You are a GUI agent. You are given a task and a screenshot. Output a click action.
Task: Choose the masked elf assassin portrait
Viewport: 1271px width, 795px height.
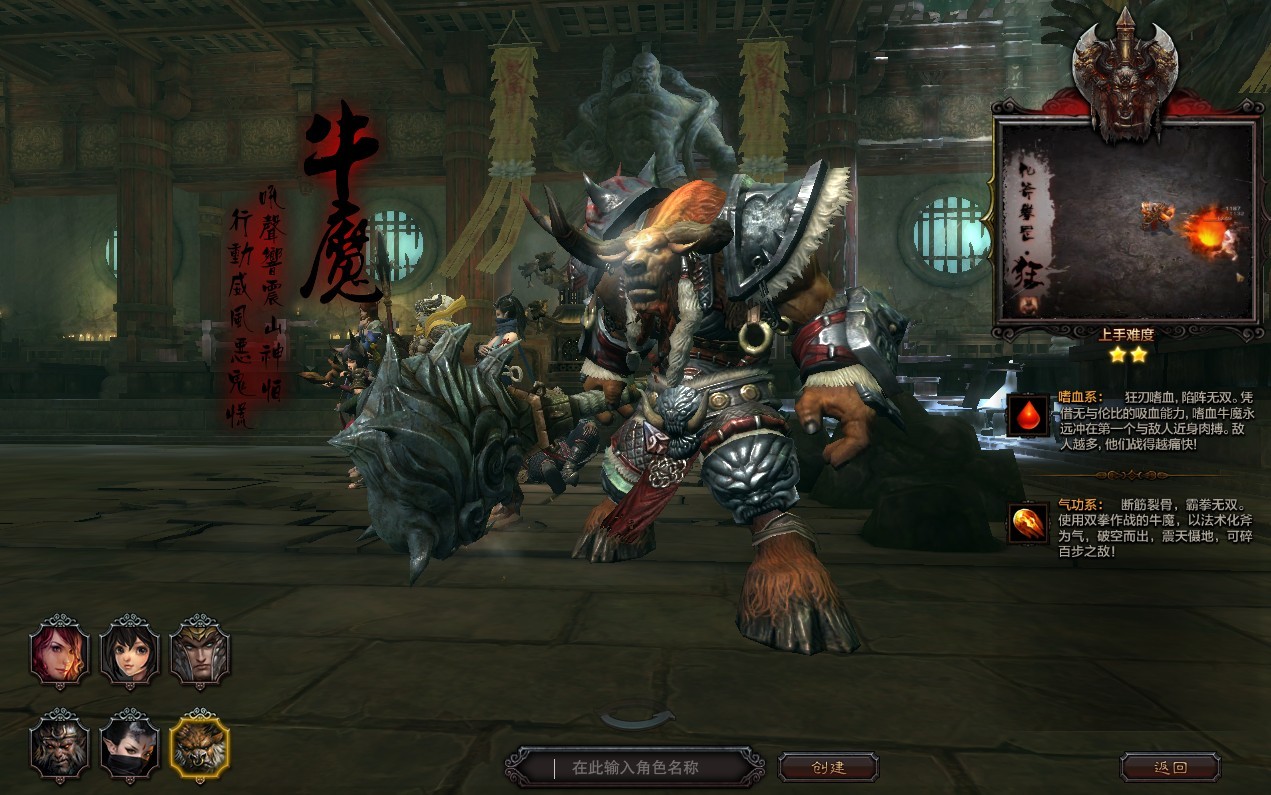click(x=130, y=747)
